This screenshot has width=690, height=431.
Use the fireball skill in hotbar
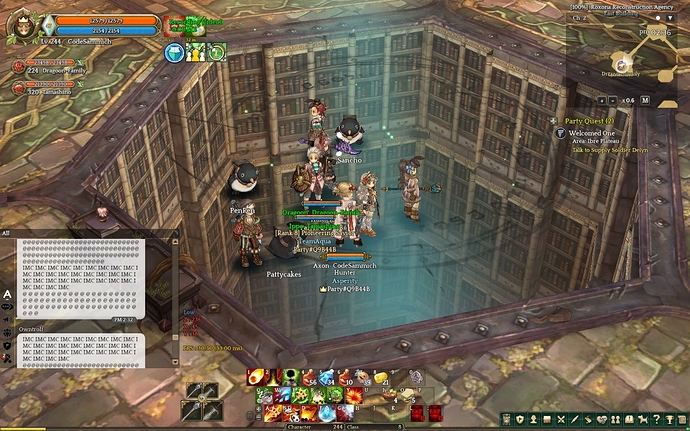pos(255,377)
